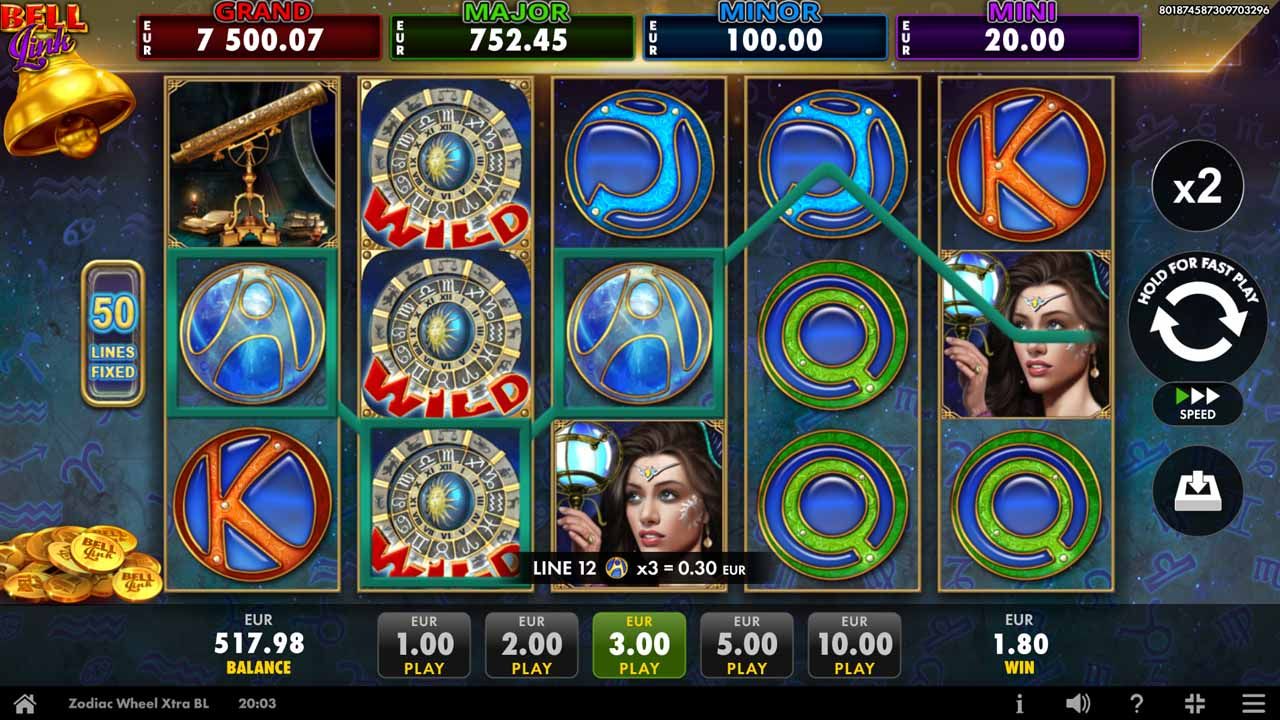Click the Line 12 win ticker

(x=640, y=566)
